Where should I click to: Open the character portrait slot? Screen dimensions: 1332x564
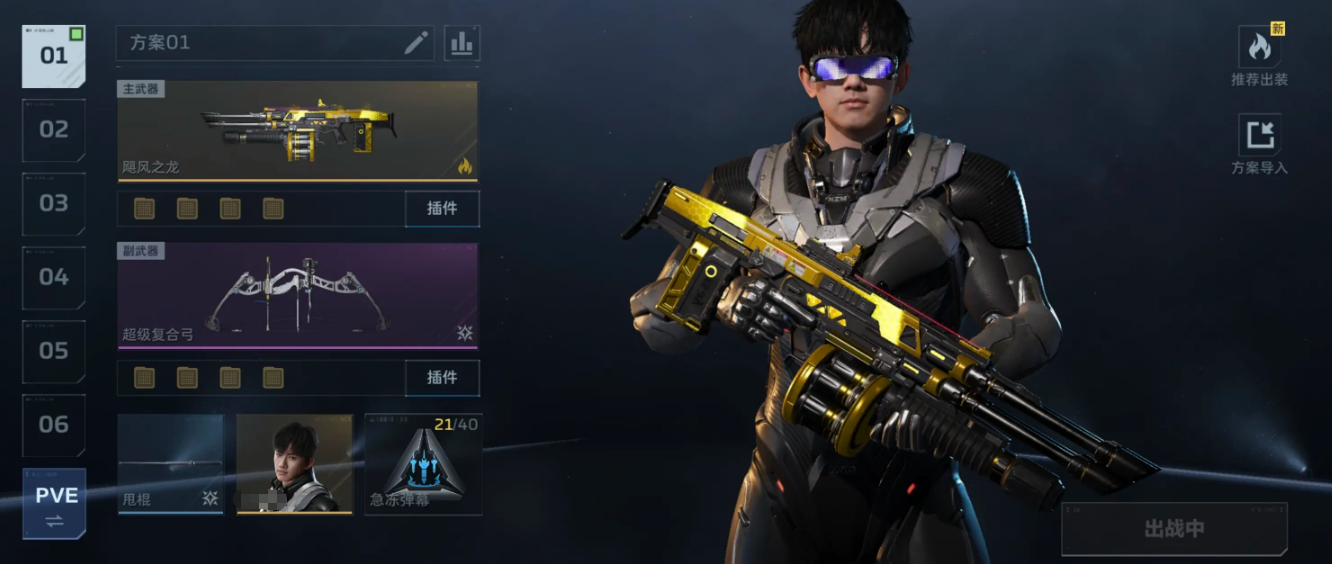[x=295, y=464]
